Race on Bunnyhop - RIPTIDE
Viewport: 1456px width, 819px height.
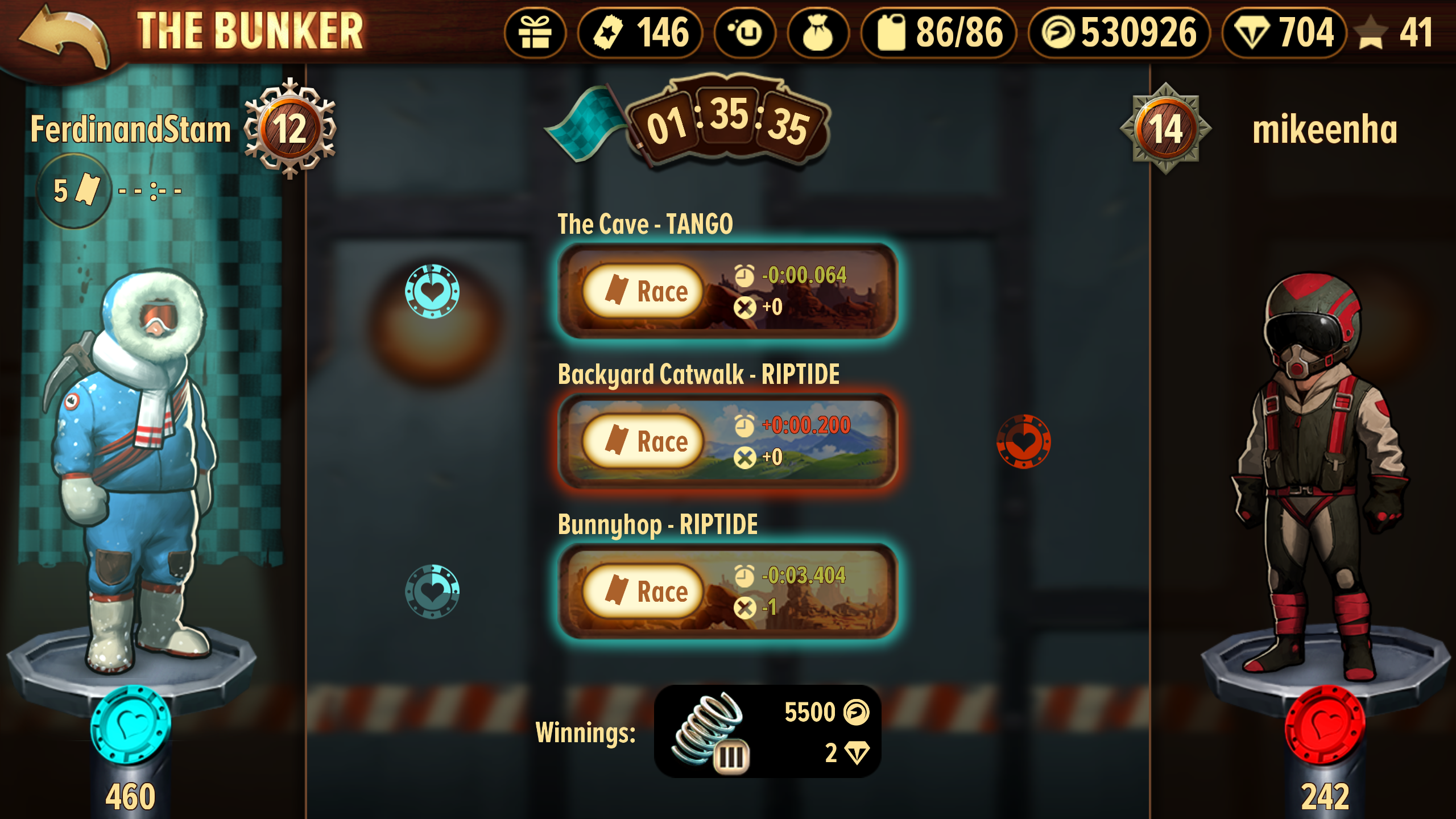point(644,591)
